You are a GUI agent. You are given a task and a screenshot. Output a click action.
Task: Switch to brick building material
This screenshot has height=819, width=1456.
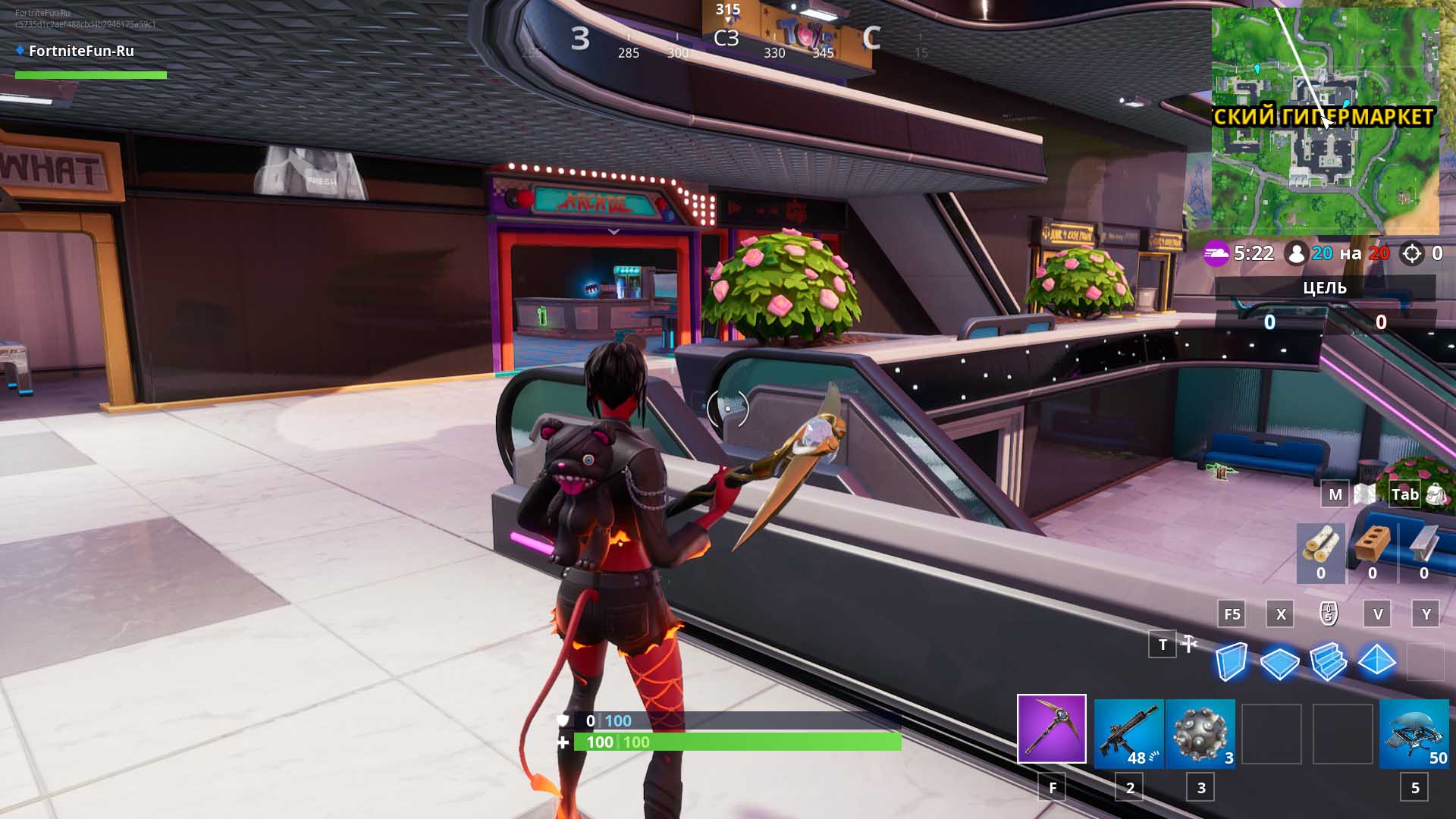pyautogui.click(x=1373, y=552)
